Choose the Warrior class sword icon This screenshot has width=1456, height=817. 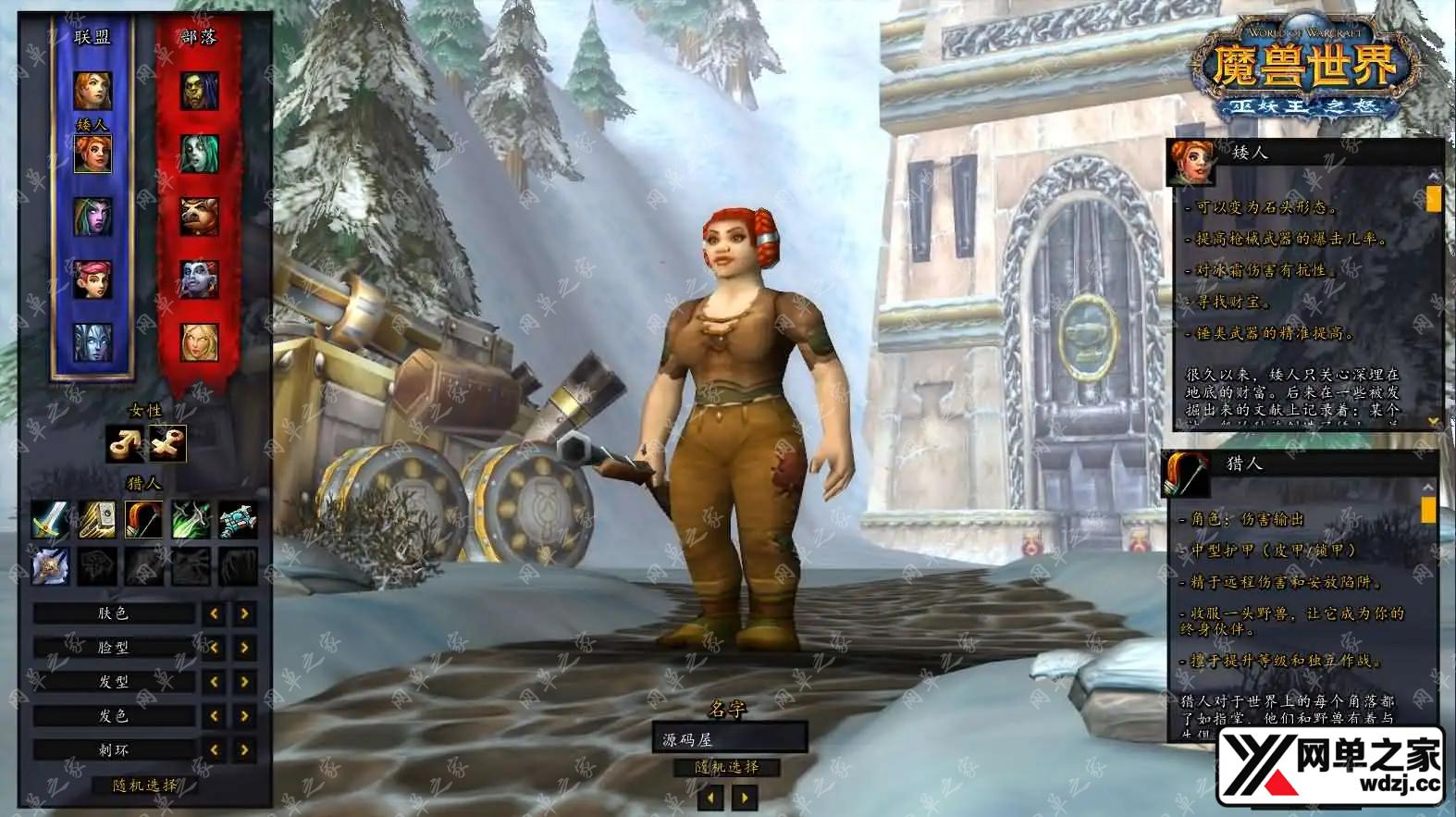[50, 520]
